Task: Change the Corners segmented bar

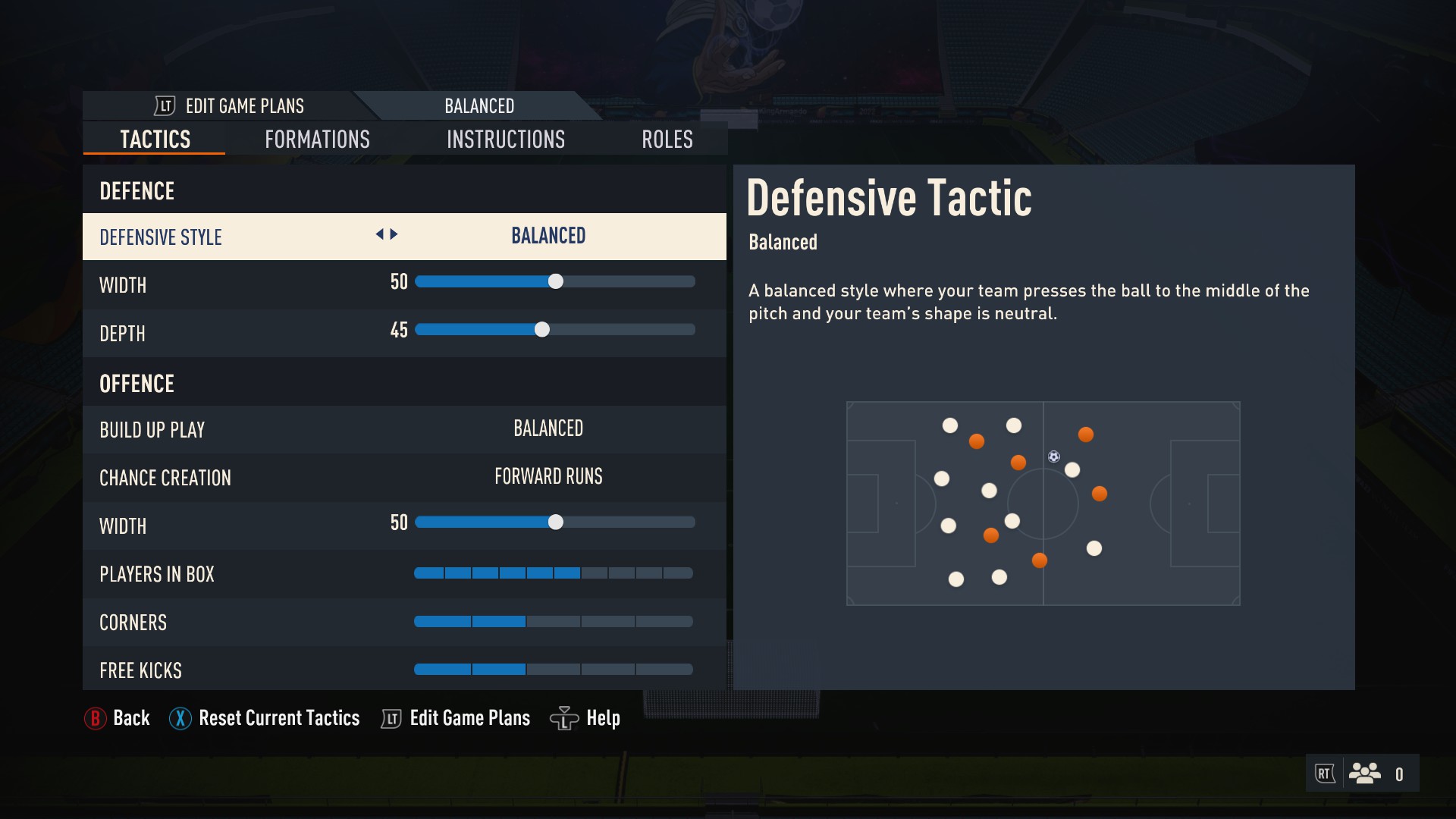Action: point(553,622)
